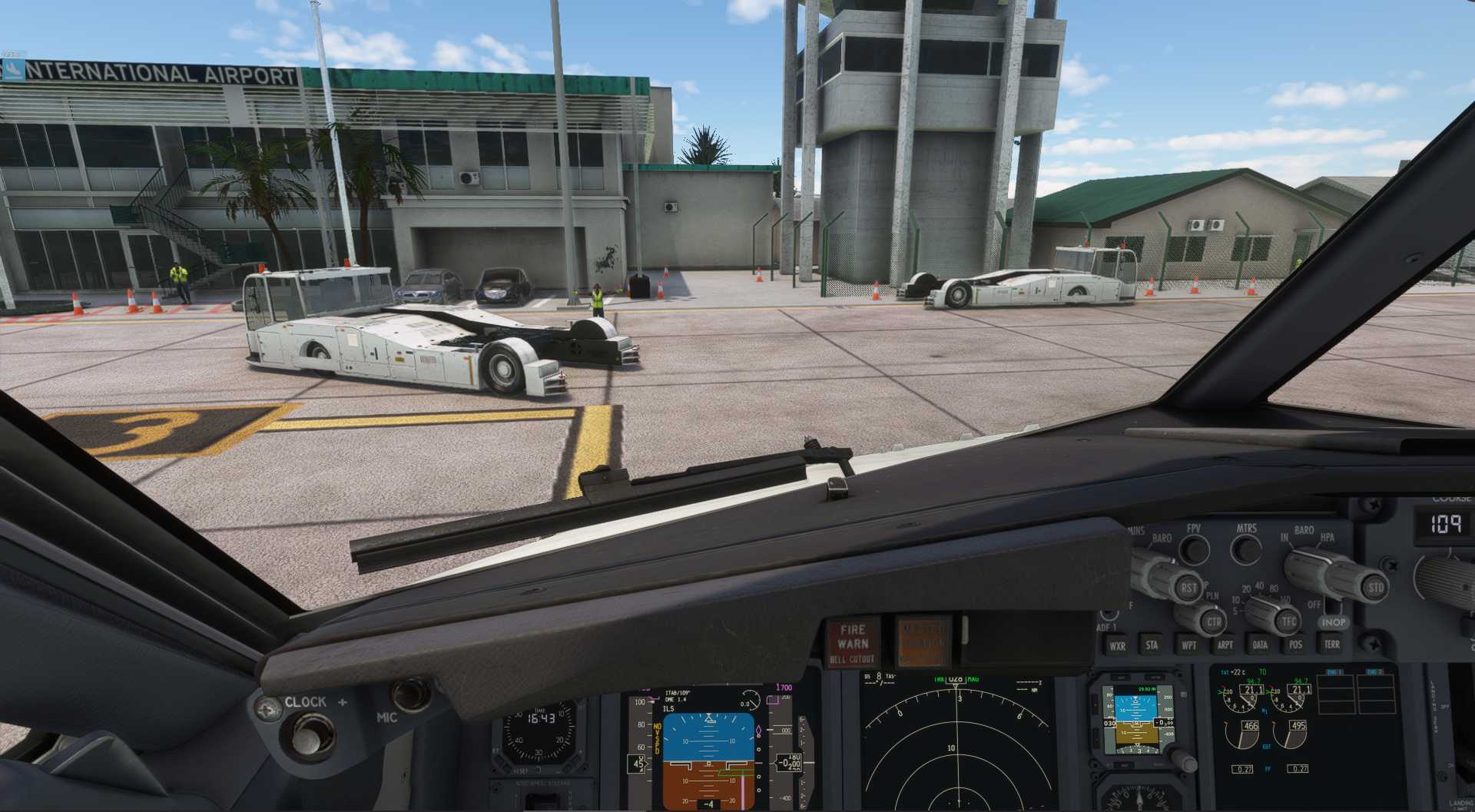This screenshot has height=812, width=1475.
Task: Click the FPV flight path vector button
Action: coord(1194,549)
